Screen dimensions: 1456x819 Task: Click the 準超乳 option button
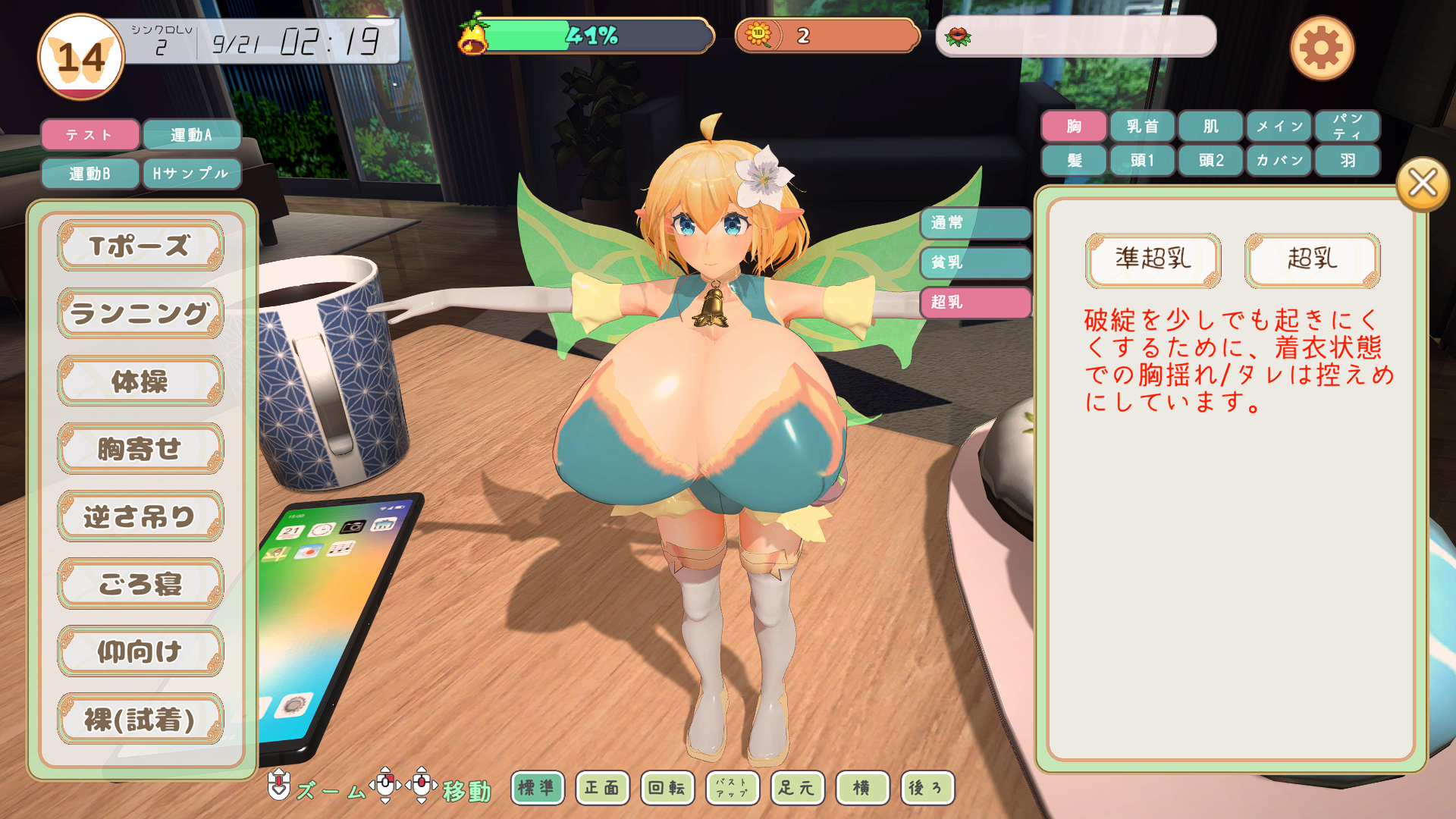1153,260
